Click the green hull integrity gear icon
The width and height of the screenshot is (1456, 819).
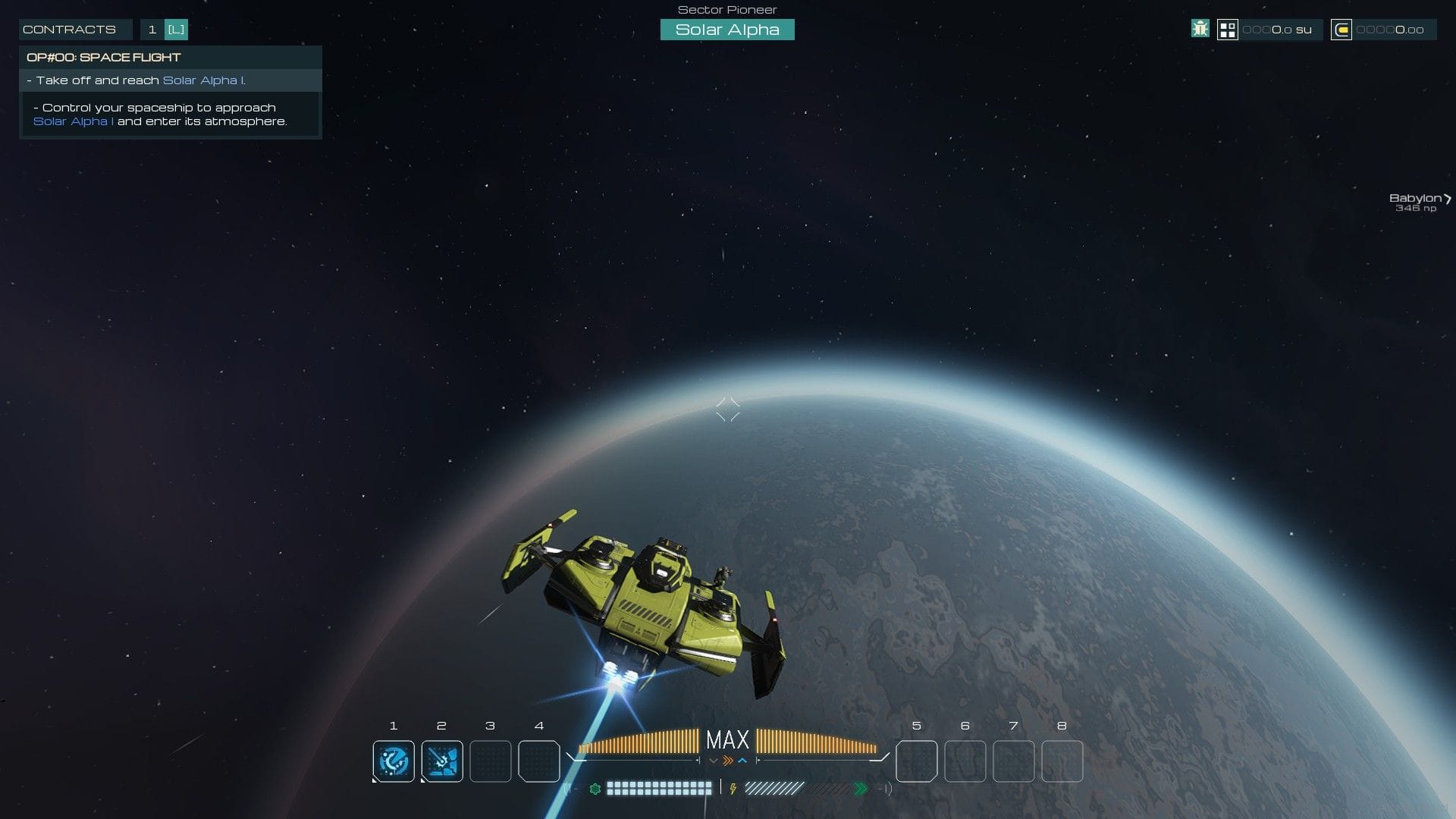pyautogui.click(x=596, y=788)
